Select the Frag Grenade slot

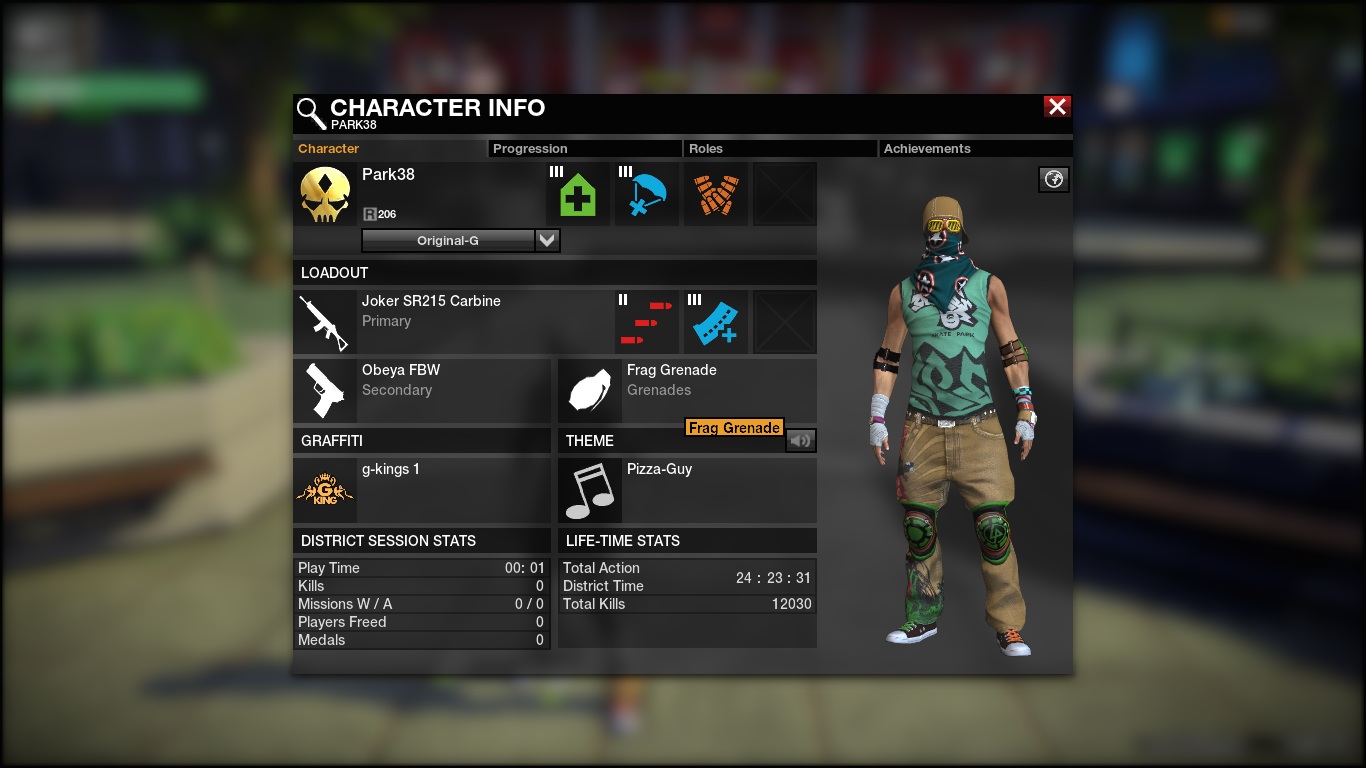tap(590, 390)
